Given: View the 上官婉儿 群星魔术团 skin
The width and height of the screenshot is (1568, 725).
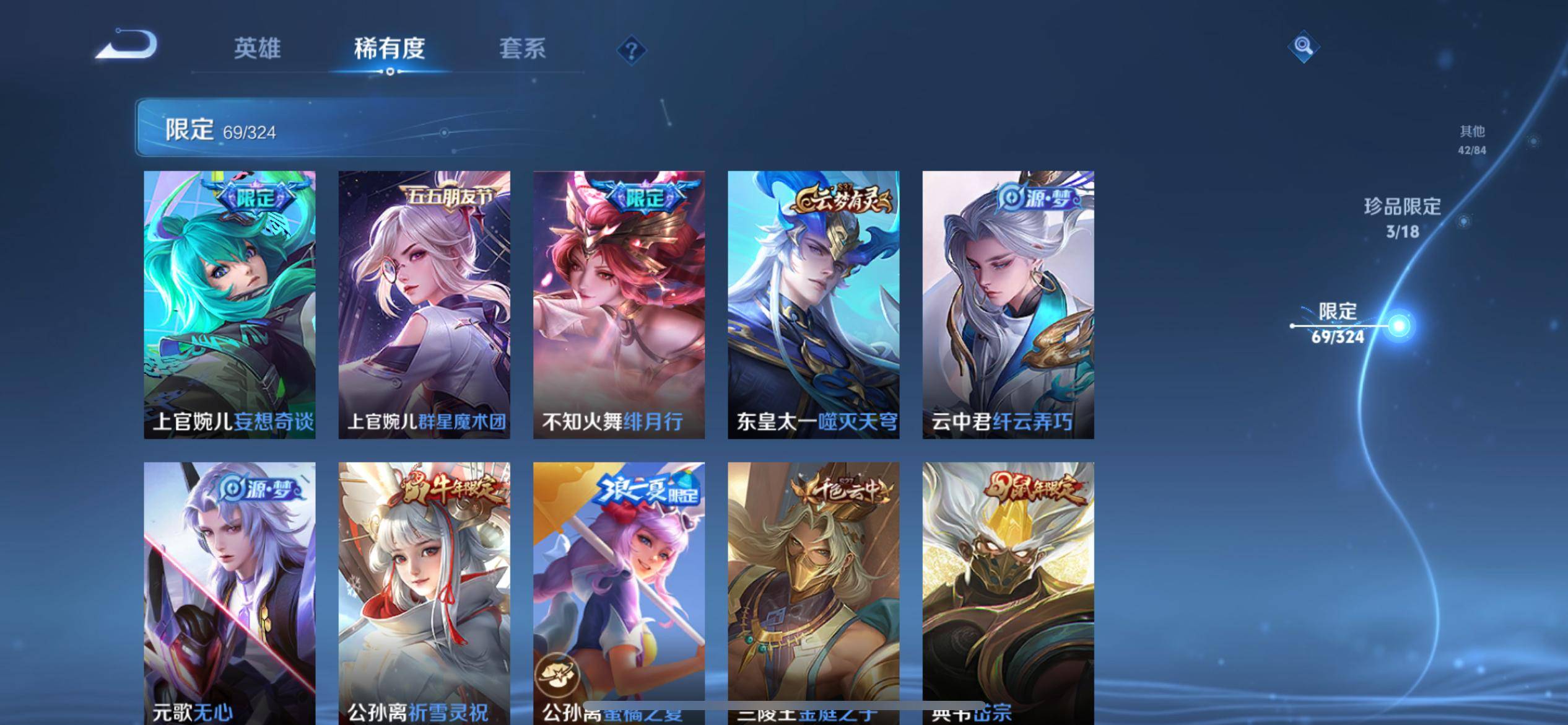Looking at the screenshot, I should [x=424, y=305].
